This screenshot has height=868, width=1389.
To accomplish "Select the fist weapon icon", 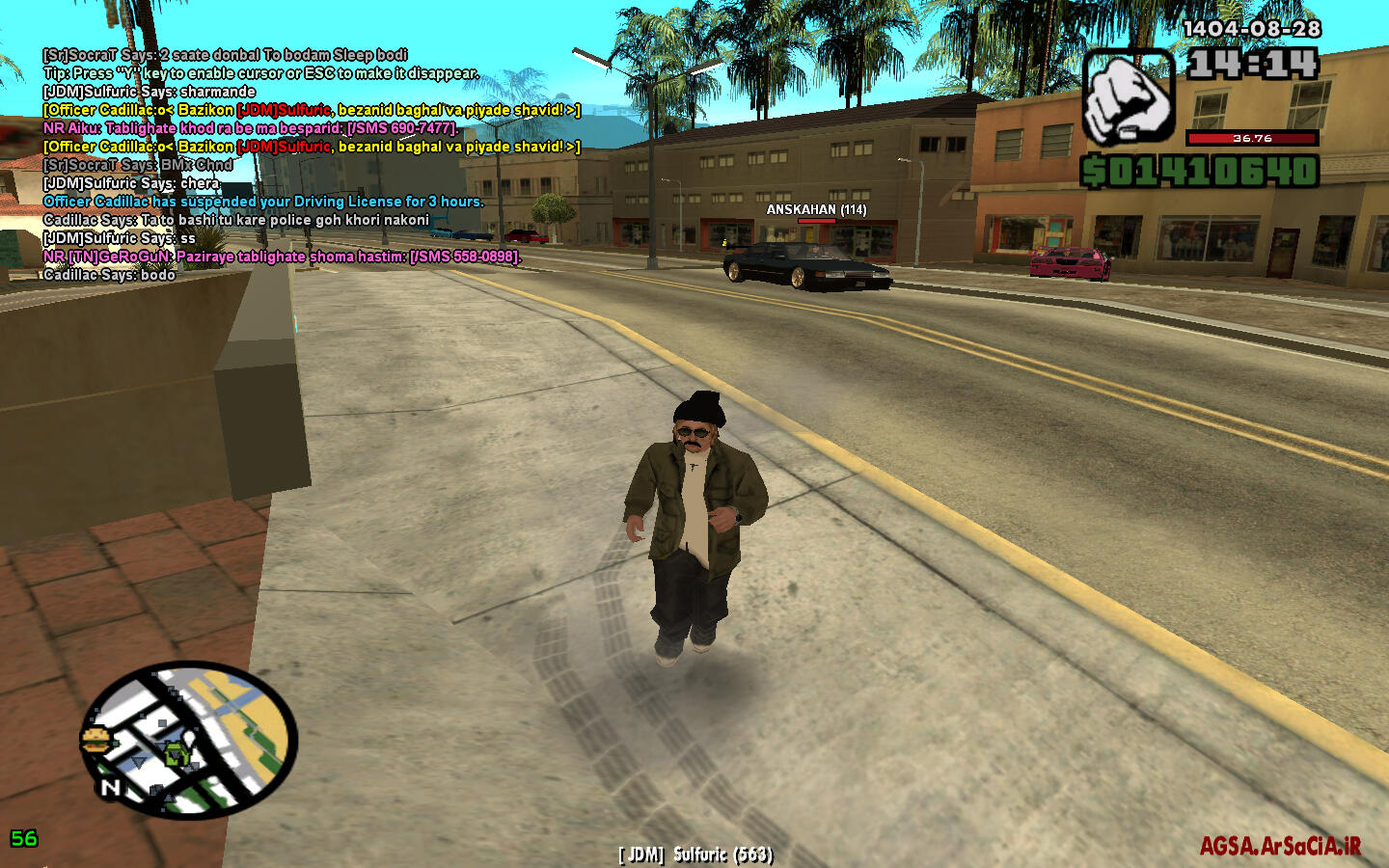I will (1128, 97).
